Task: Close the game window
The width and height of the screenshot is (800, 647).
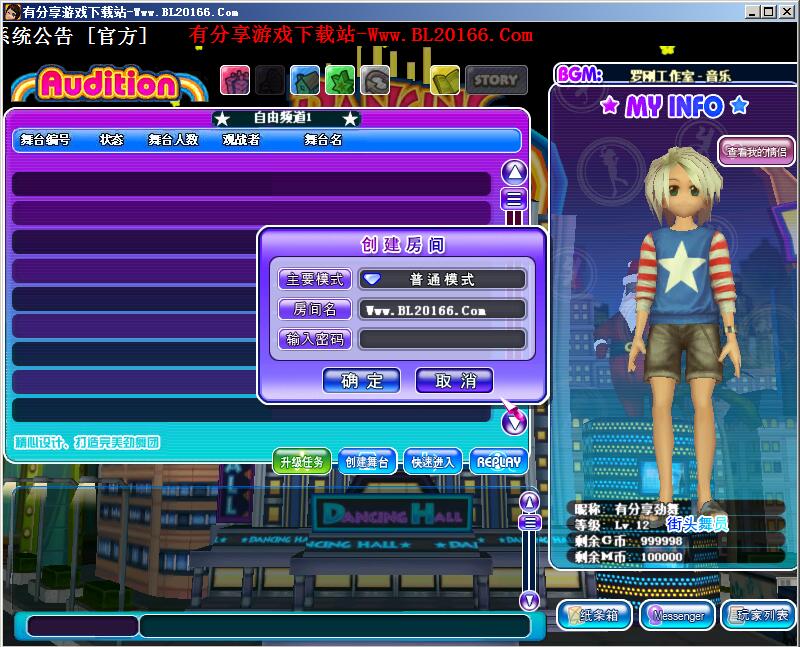Action: tap(788, 12)
